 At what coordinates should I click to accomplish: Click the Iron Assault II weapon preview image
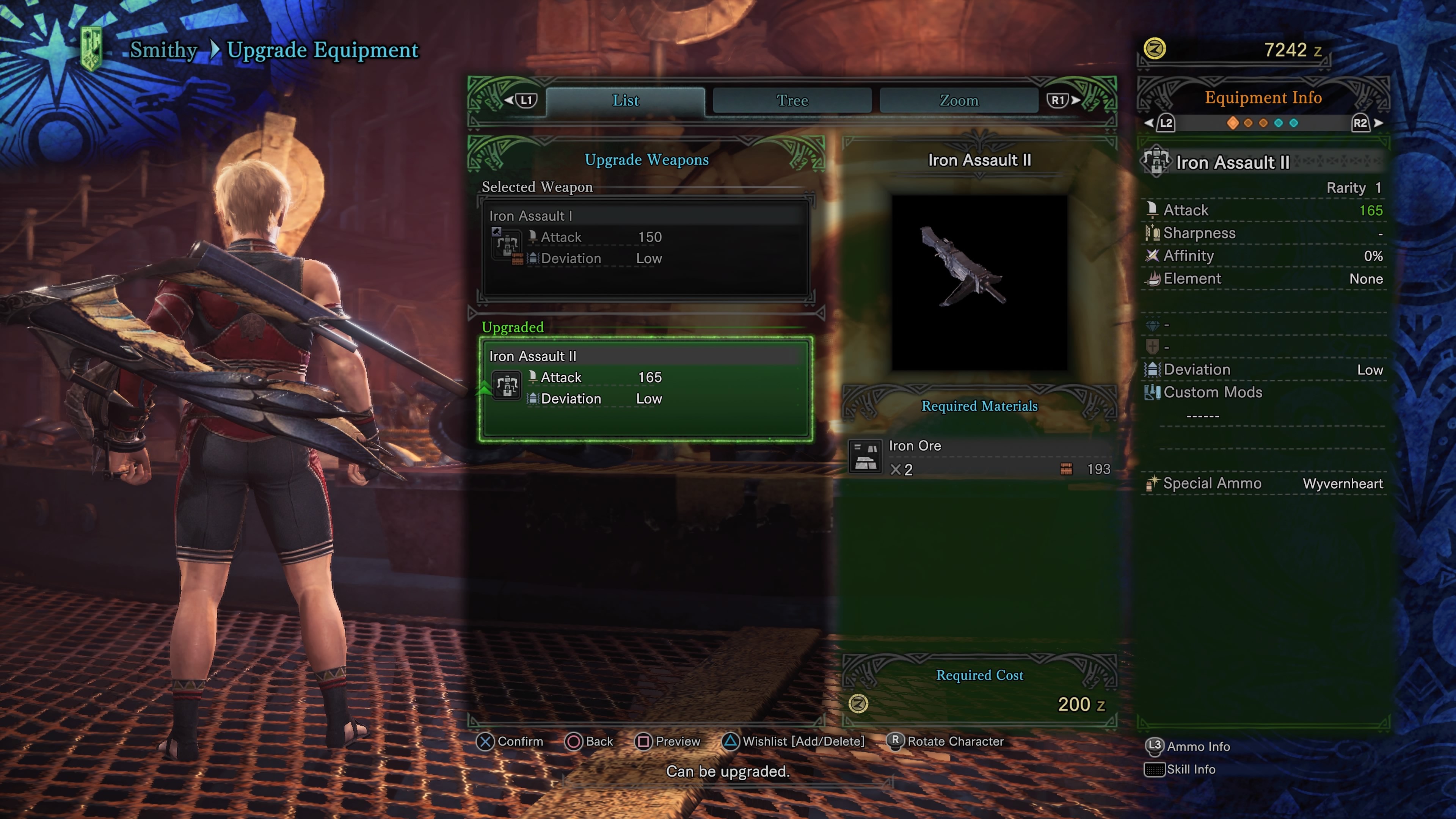(x=979, y=282)
